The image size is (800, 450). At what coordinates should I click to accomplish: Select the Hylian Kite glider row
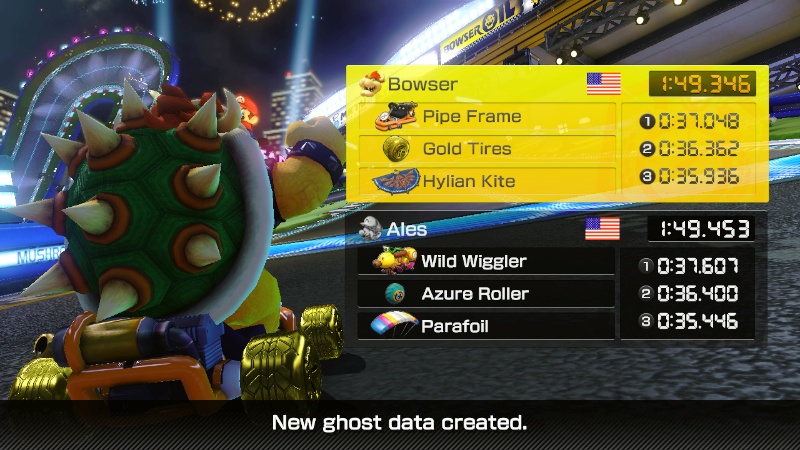(x=487, y=181)
